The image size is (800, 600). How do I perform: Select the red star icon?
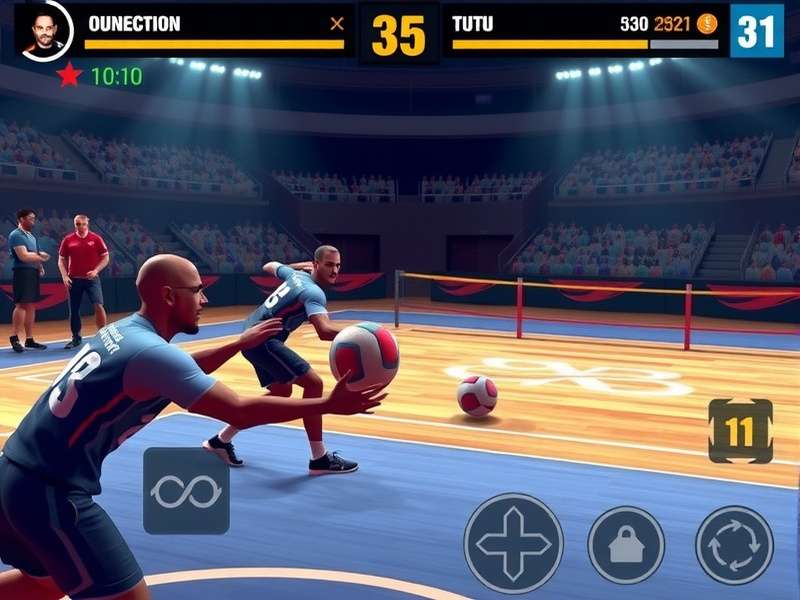69,75
